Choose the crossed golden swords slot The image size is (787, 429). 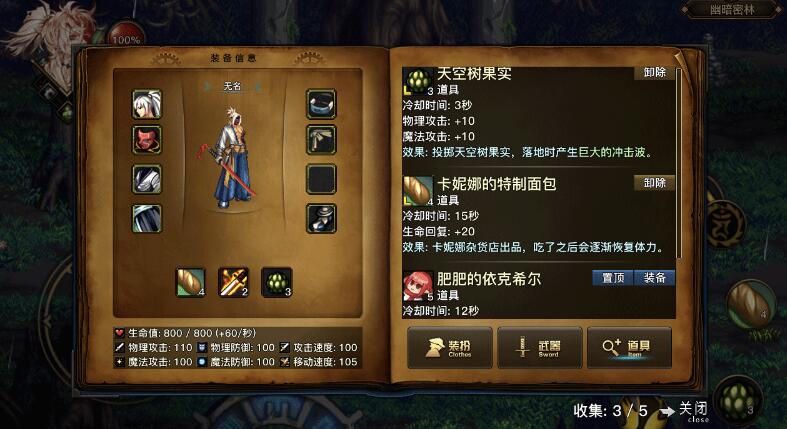[234, 282]
